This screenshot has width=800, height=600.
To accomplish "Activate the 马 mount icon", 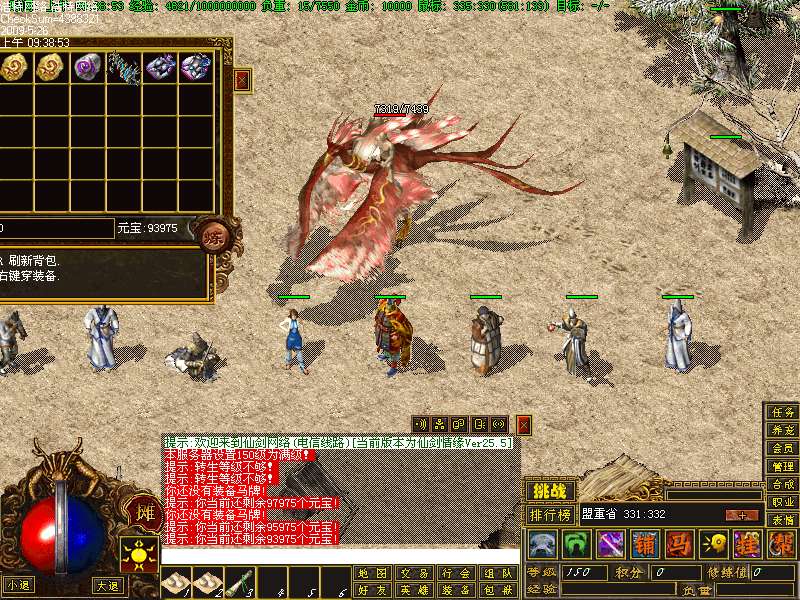I will [679, 544].
